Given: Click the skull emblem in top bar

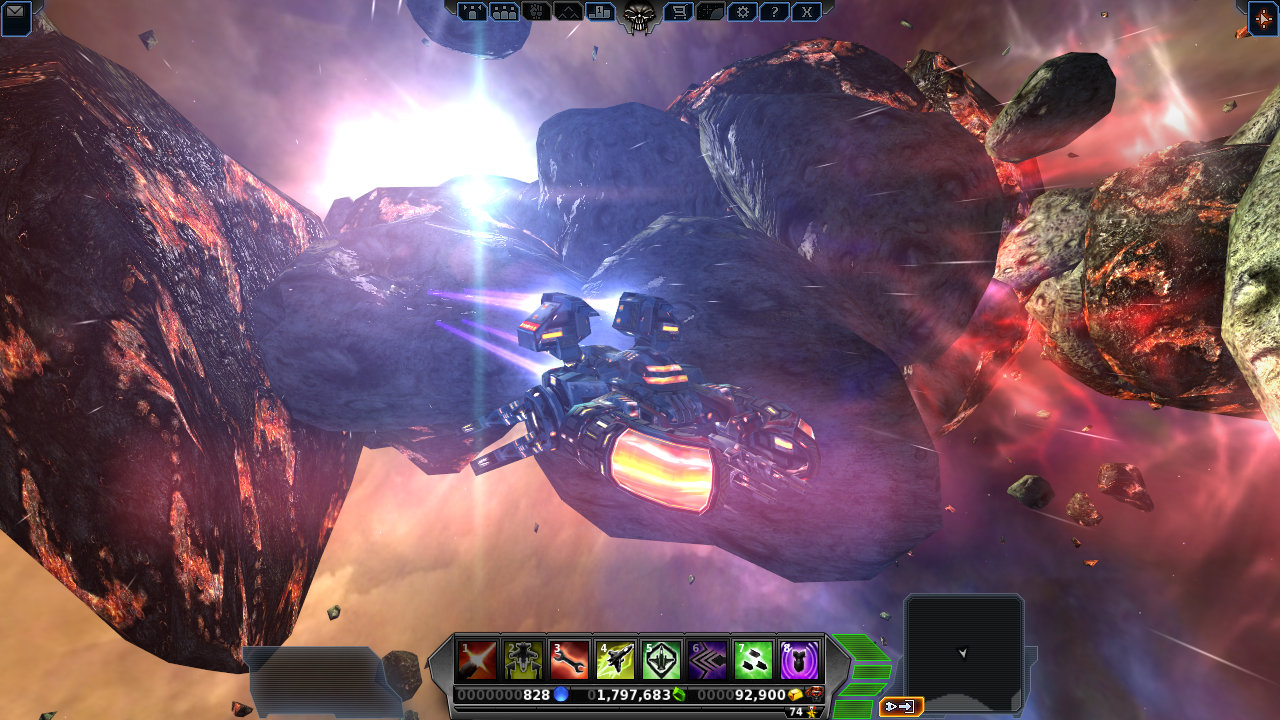Looking at the screenshot, I should (639, 15).
